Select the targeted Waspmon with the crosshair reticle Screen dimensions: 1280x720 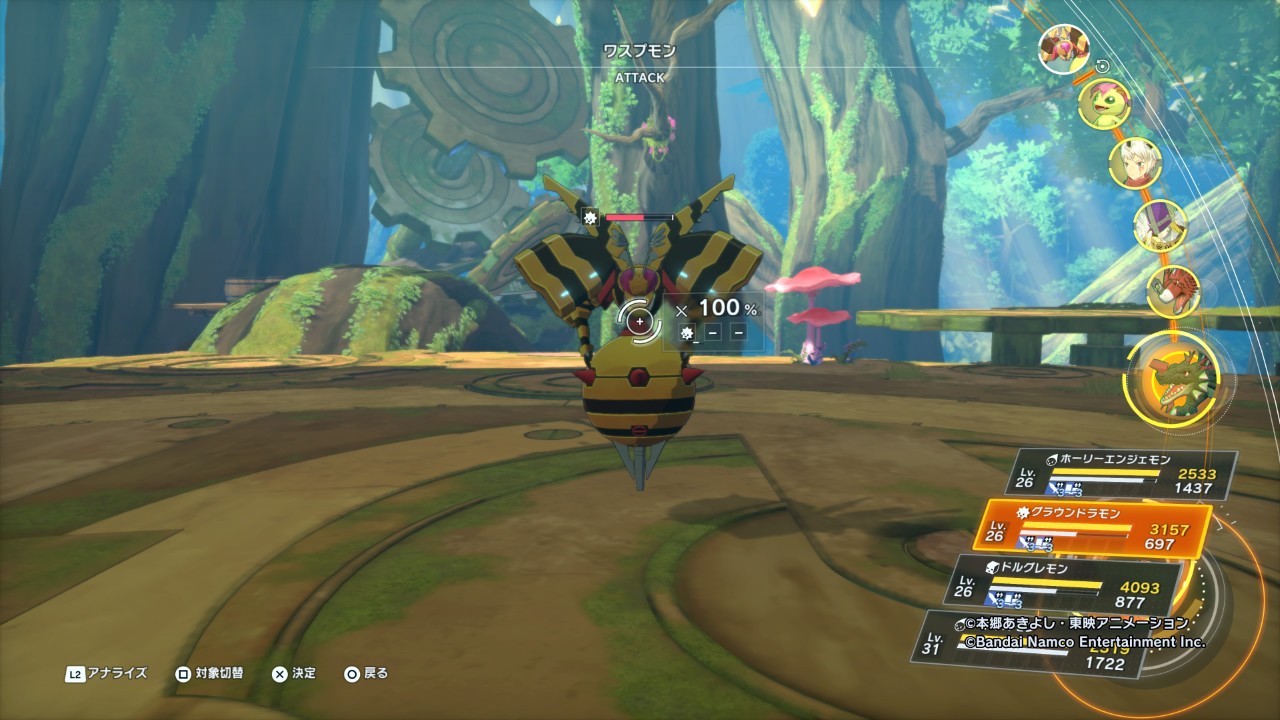point(639,321)
